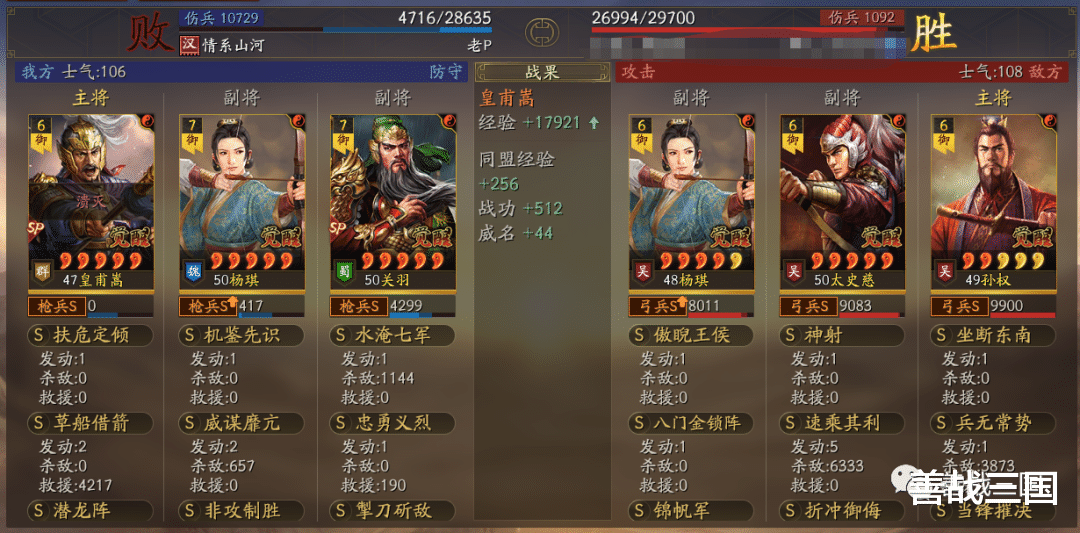Screen dimensions: 1080x533
Task: Open the 八门金锁阵 formation skill
Action: 691,423
